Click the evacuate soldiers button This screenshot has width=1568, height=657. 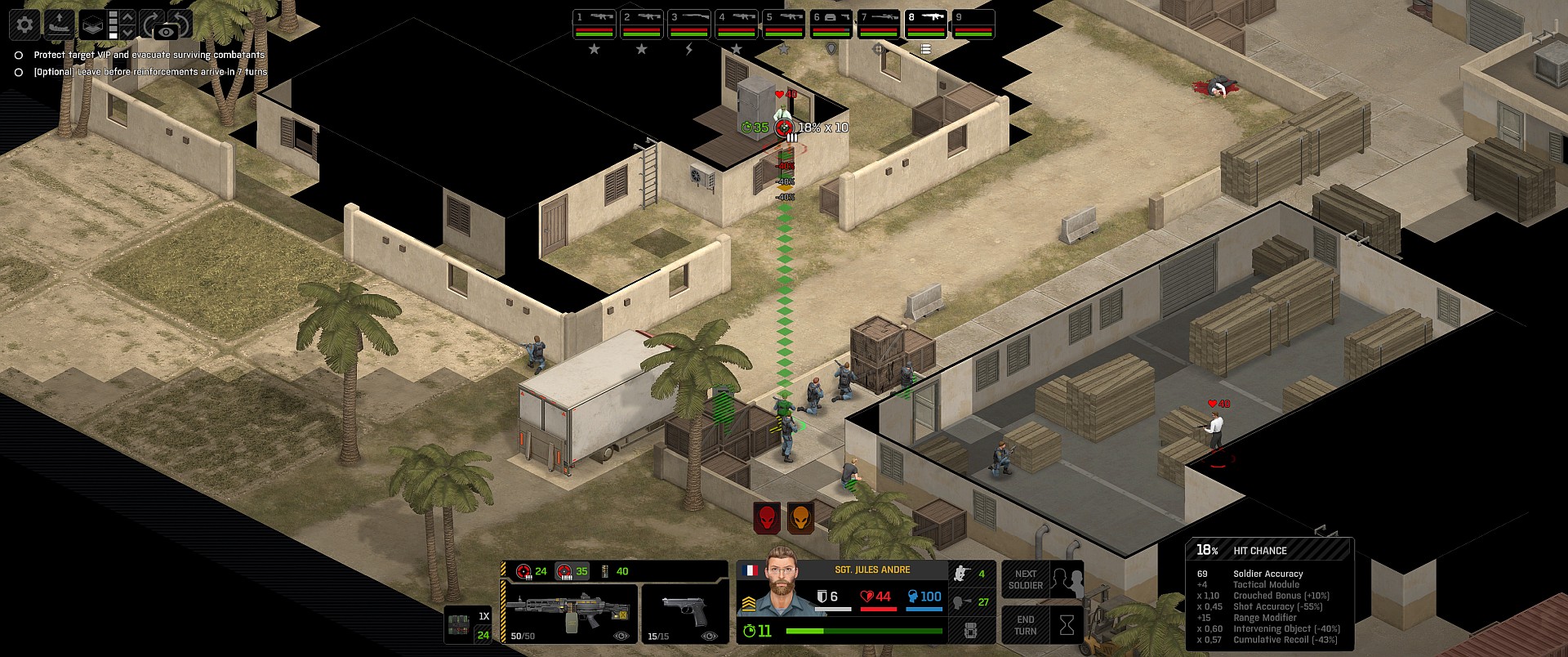coord(59,25)
